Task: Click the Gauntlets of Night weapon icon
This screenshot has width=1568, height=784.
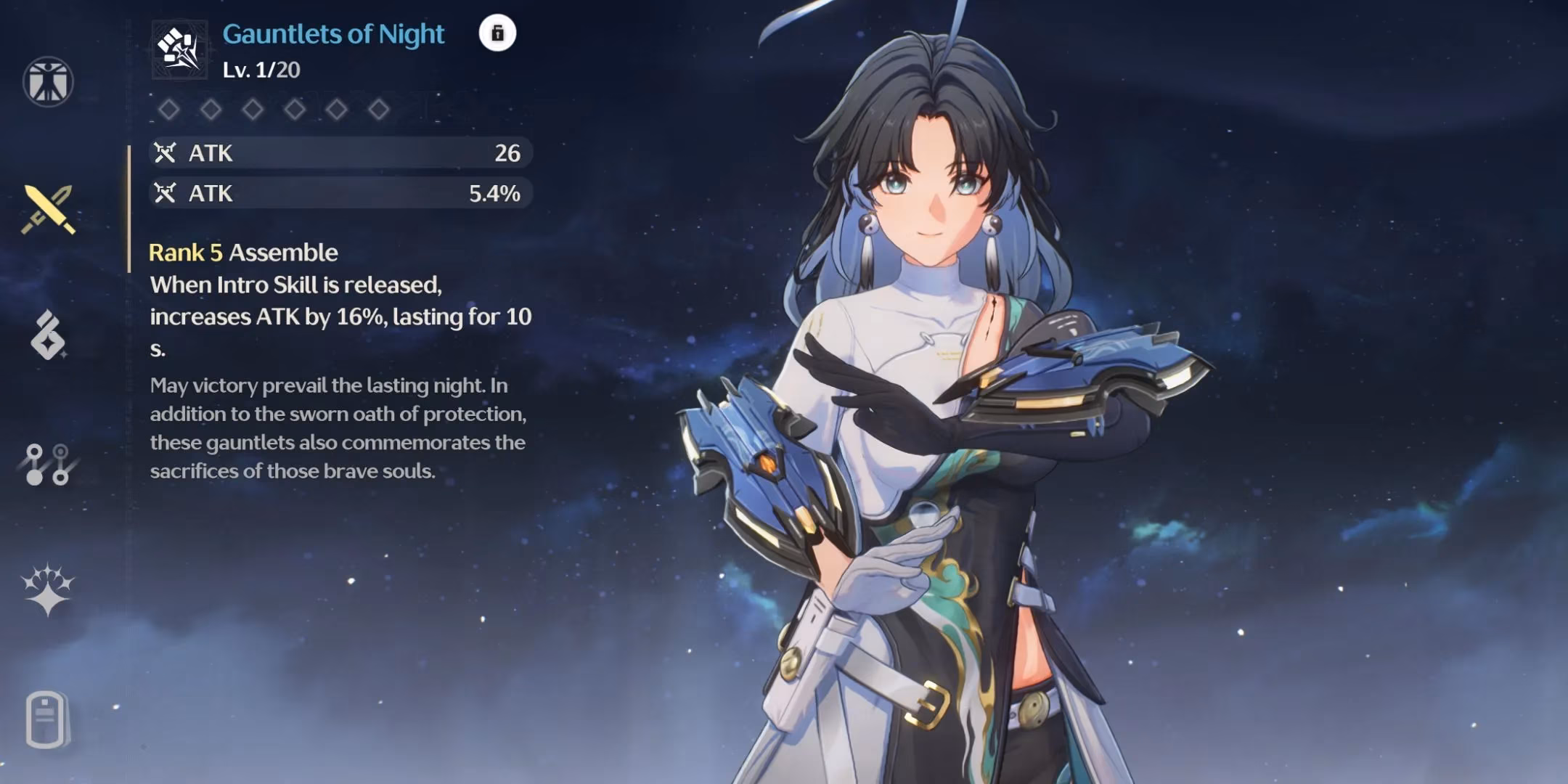Action: point(179,49)
